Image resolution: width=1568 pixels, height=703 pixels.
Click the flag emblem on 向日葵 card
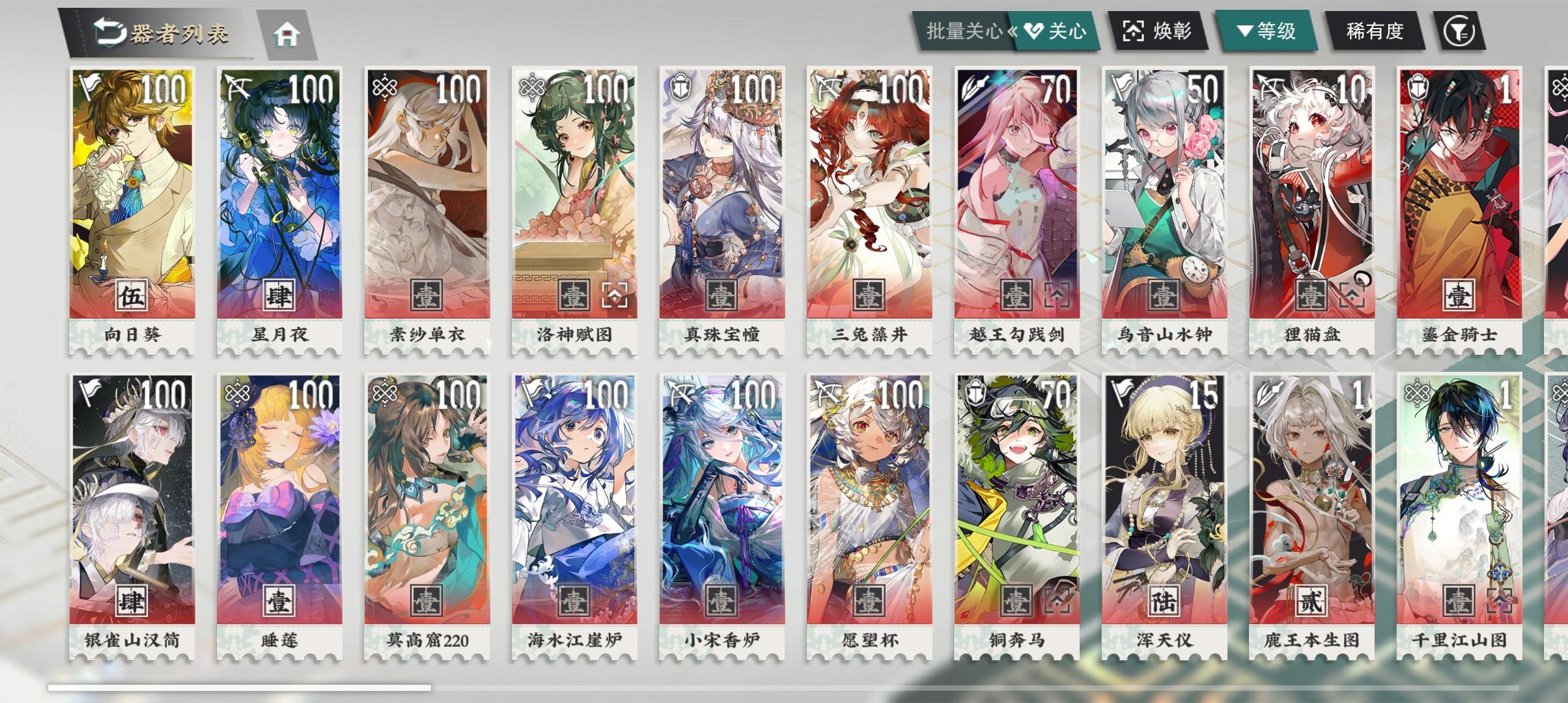click(89, 84)
